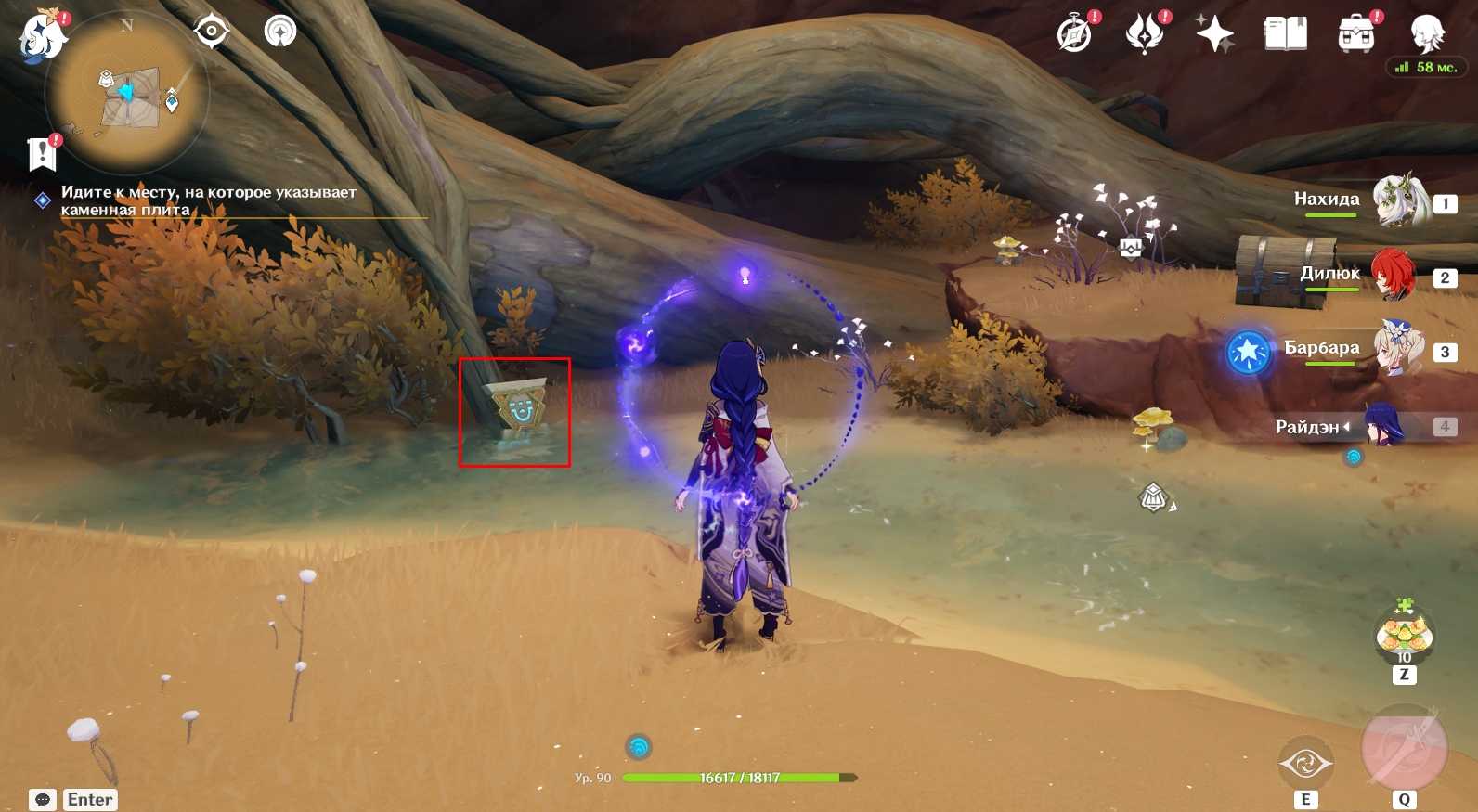Open the adventurer handbook book icon

tap(1285, 35)
